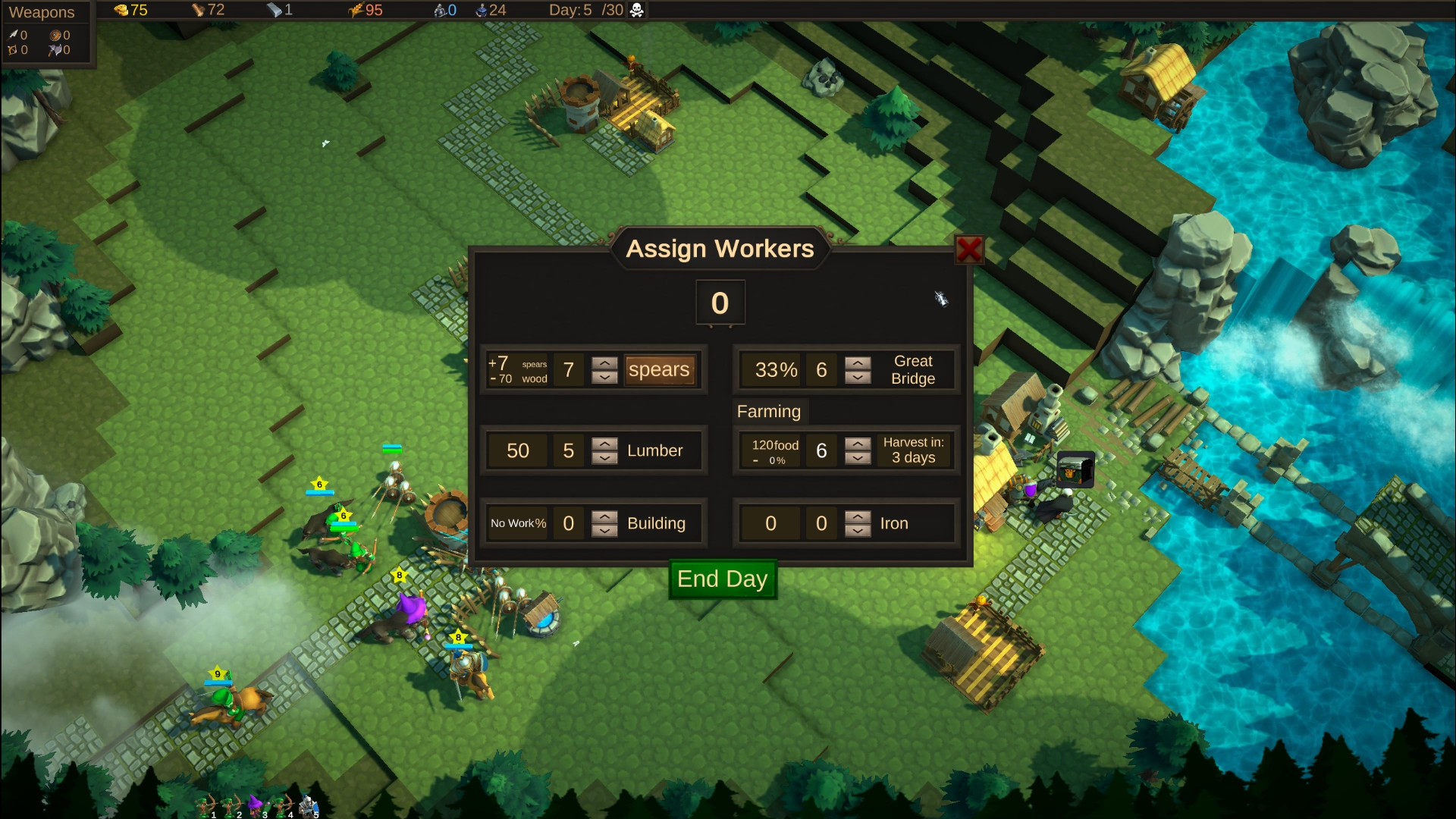
Task: Close the Assign Workers dialog
Action: (x=969, y=250)
